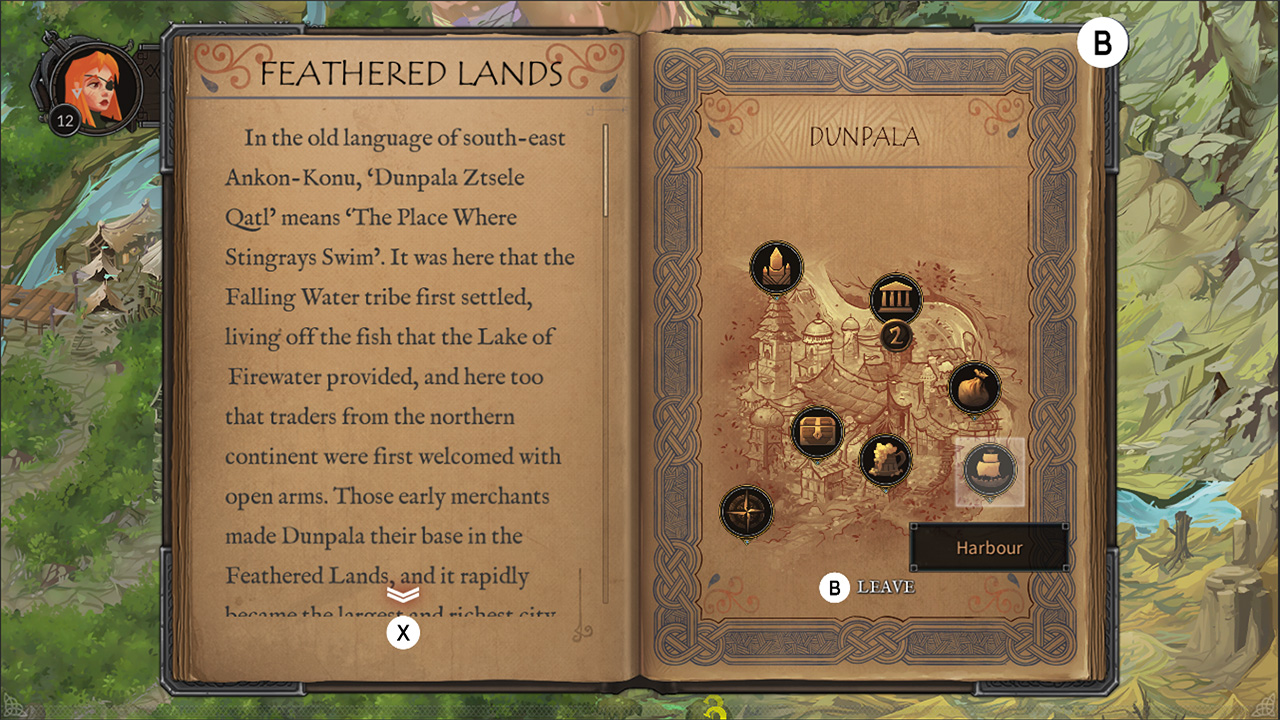Open the treasure chest location icon
The width and height of the screenshot is (1280, 720).
pyautogui.click(x=817, y=432)
